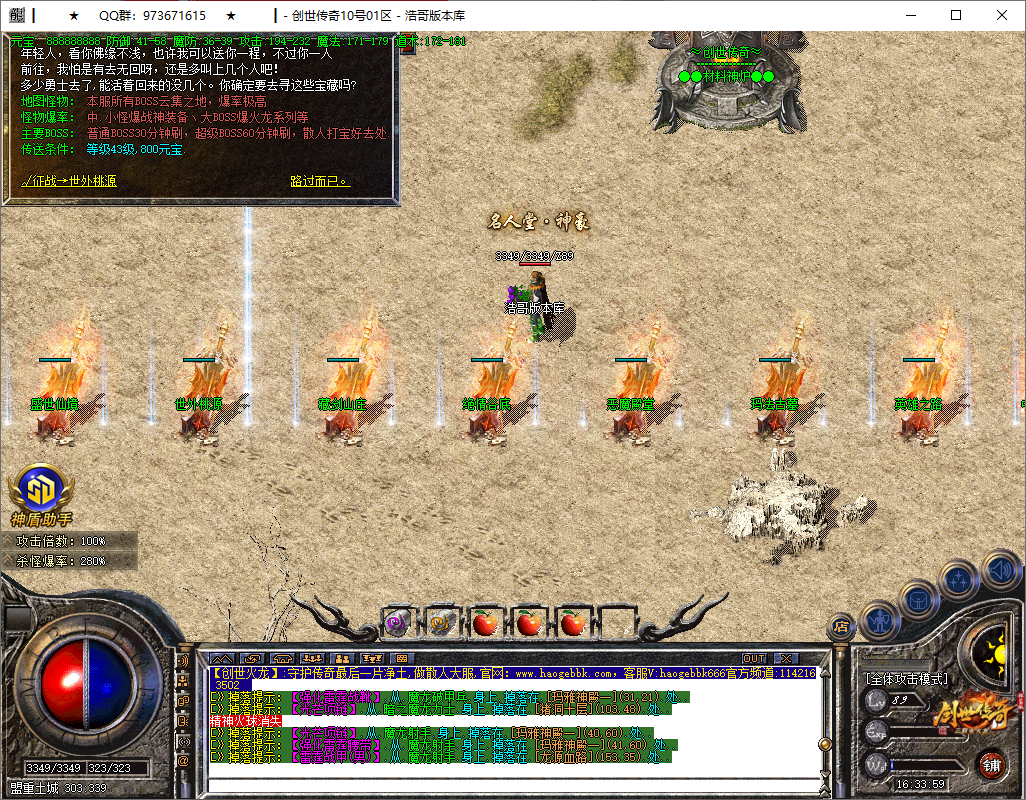Click the 铺 stall button

tap(990, 766)
